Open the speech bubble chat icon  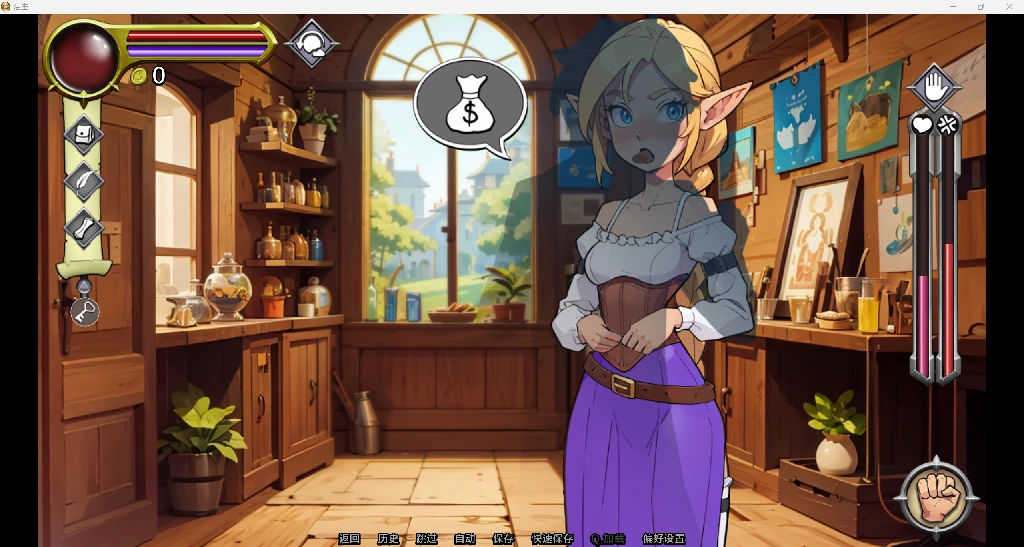(x=312, y=44)
